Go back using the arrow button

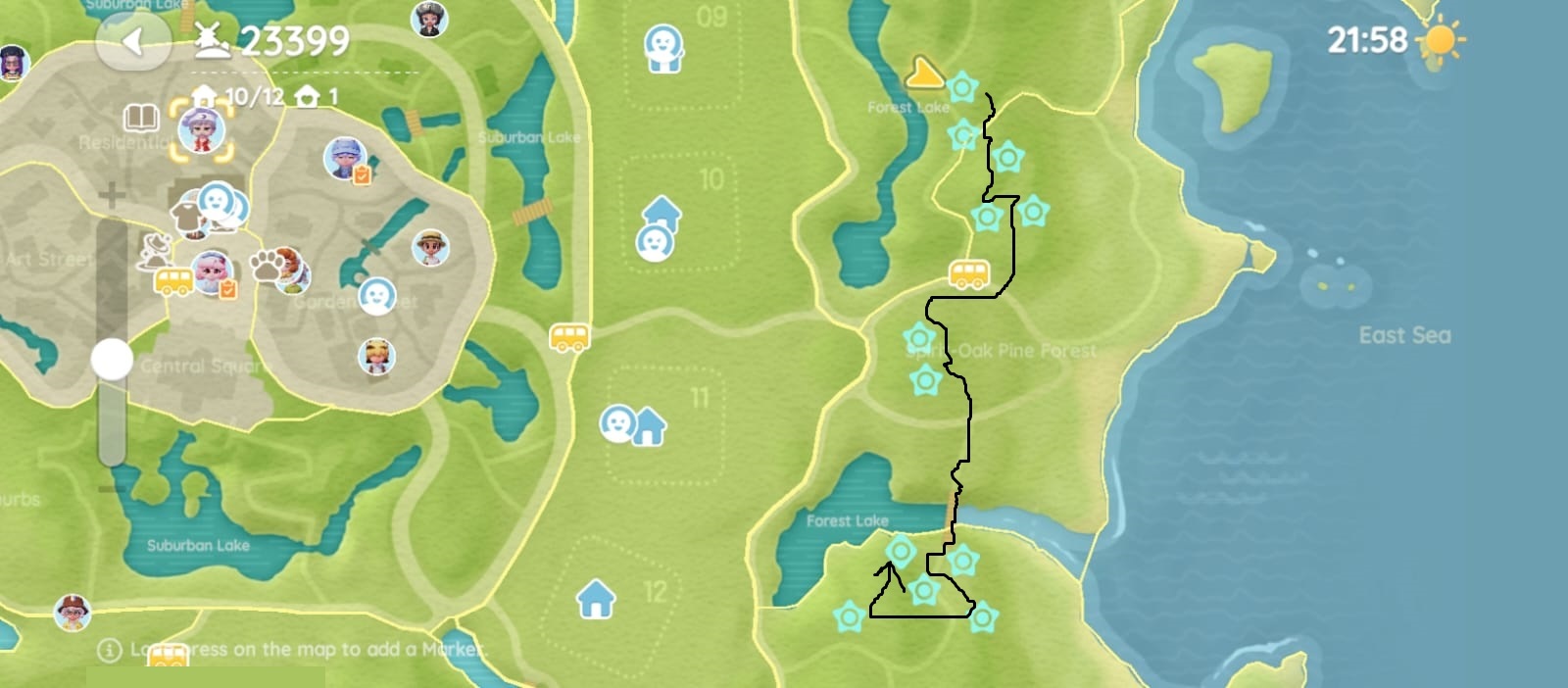pos(134,41)
